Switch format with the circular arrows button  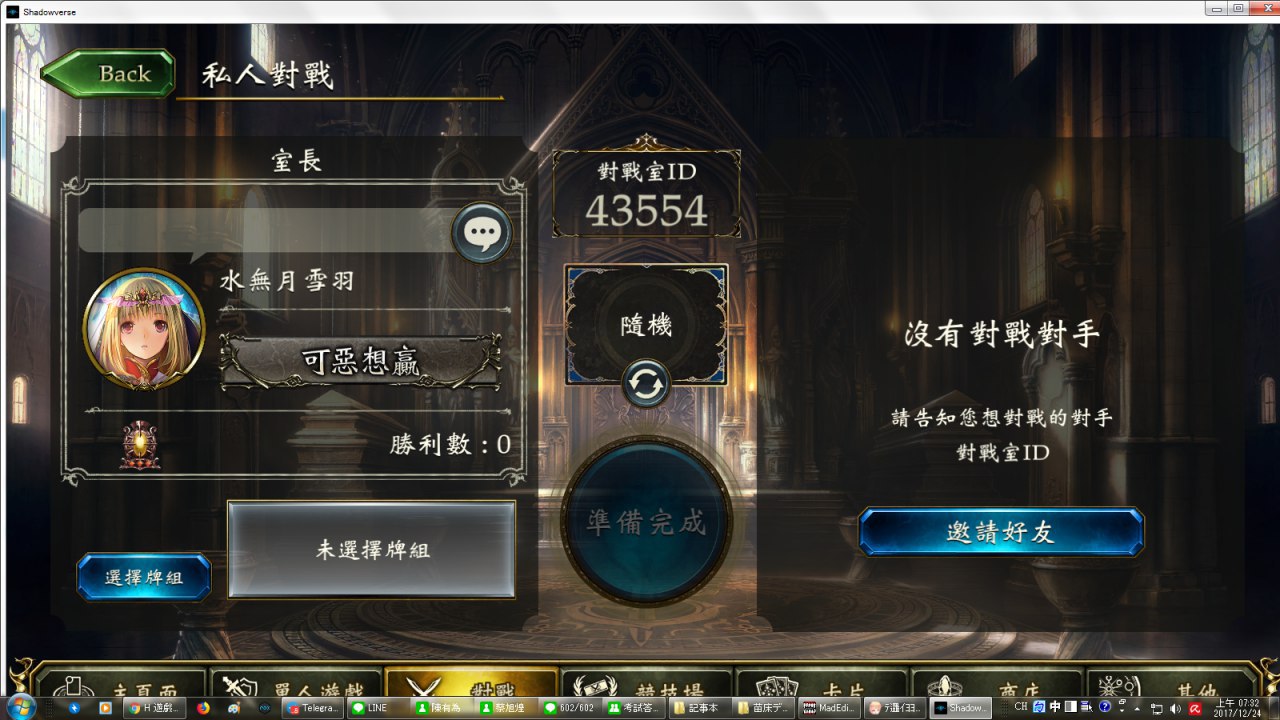[x=646, y=385]
